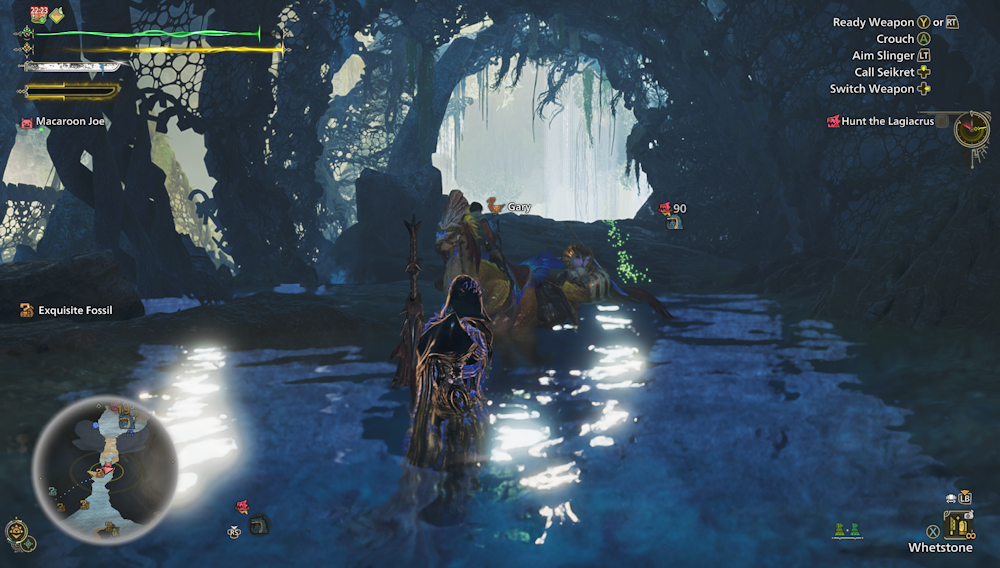Image resolution: width=1000 pixels, height=568 pixels.
Task: Click the two green player status icons
Action: coord(847,531)
